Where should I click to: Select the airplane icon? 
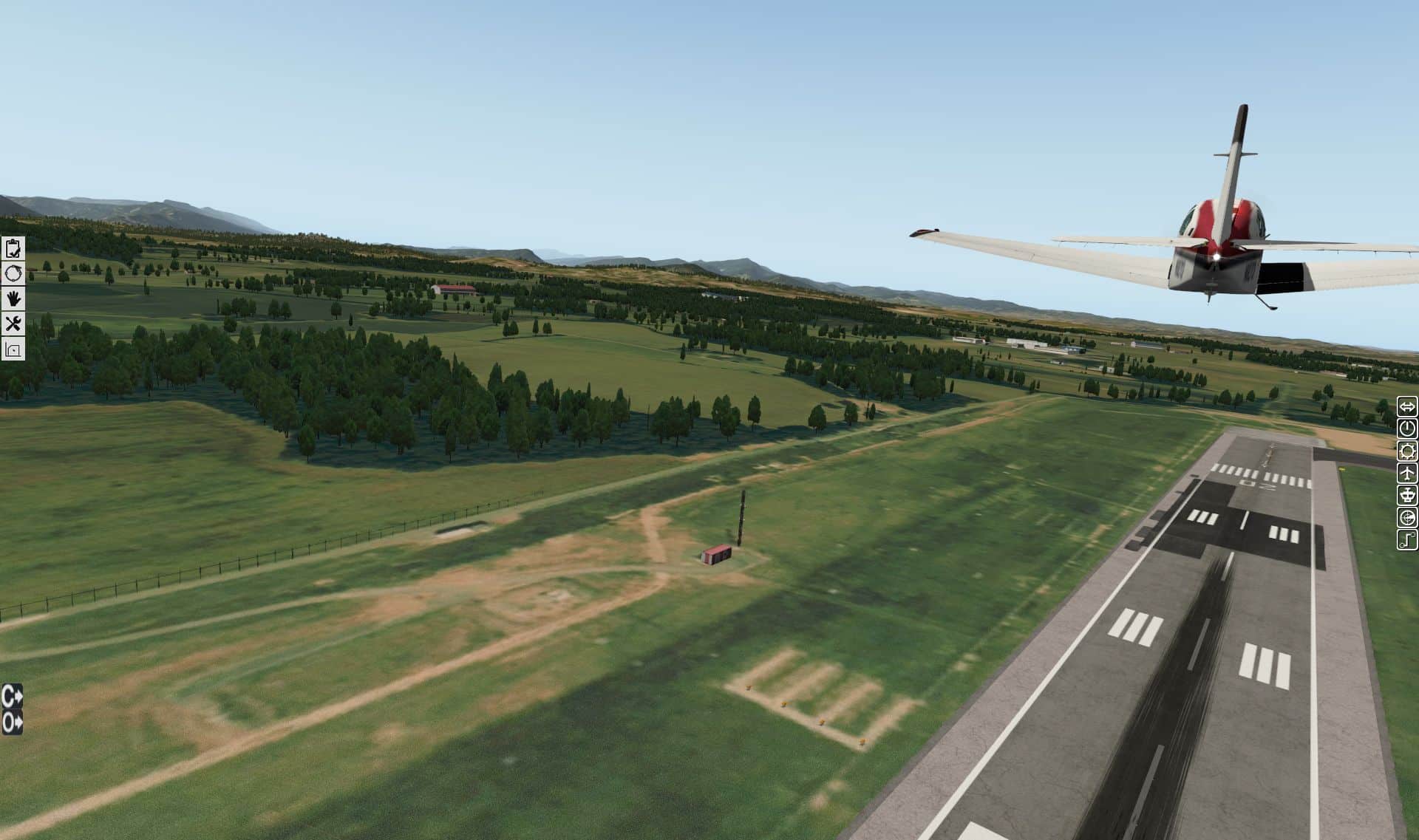coord(1407,473)
